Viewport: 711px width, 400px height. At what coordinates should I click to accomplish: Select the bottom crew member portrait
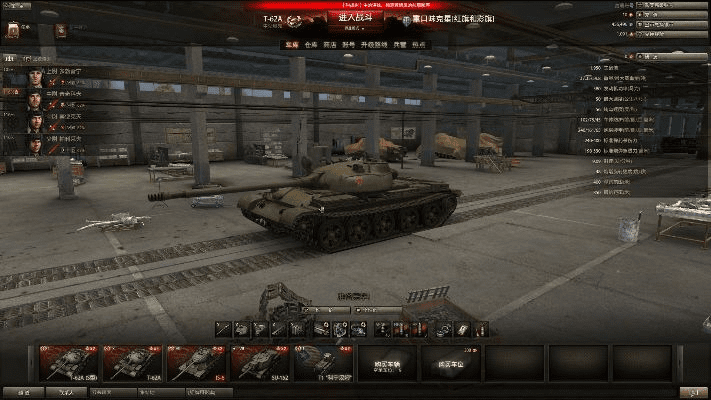click(36, 142)
